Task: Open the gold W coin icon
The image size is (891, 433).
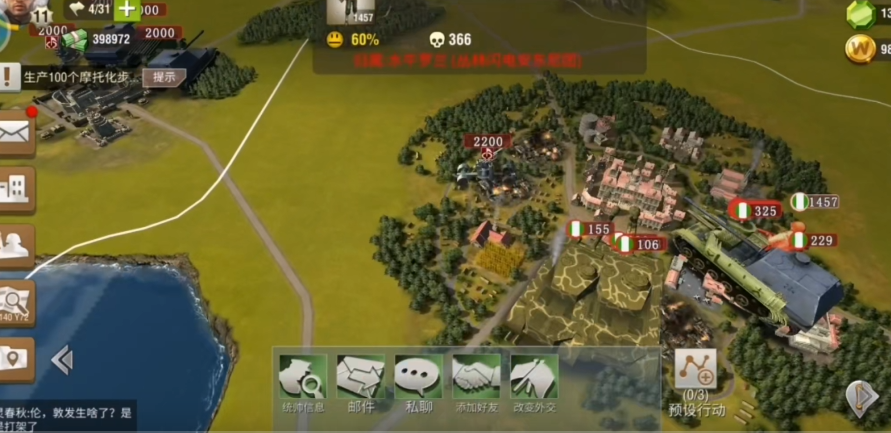Action: [860, 49]
